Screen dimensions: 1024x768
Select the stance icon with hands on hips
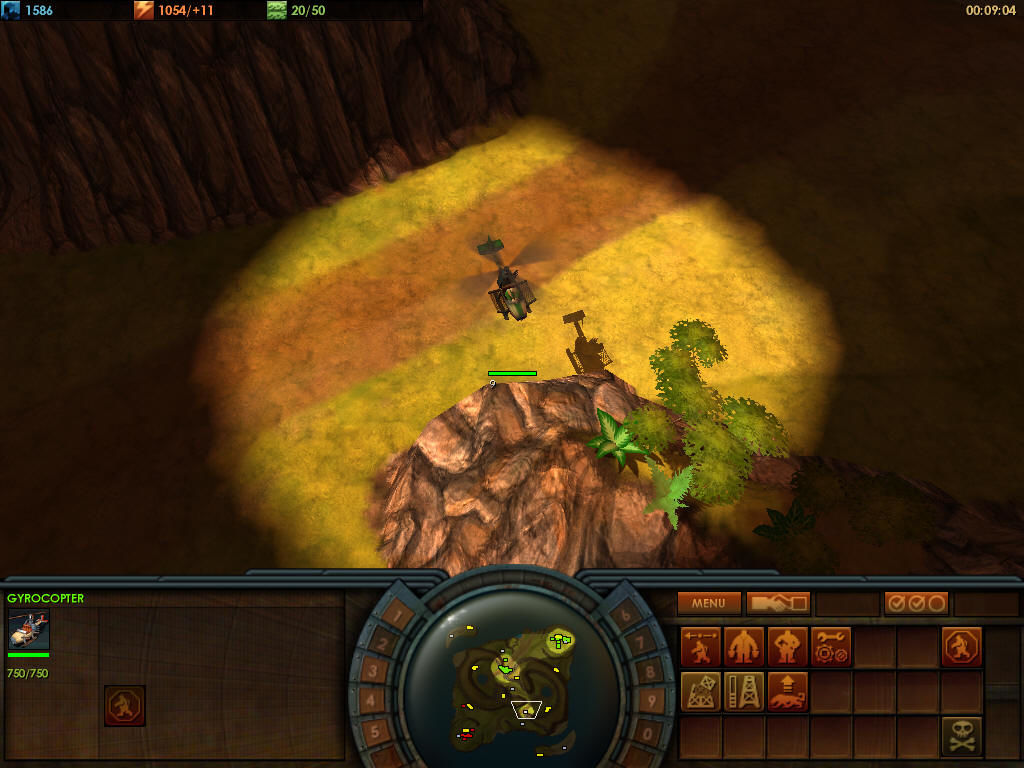(787, 647)
